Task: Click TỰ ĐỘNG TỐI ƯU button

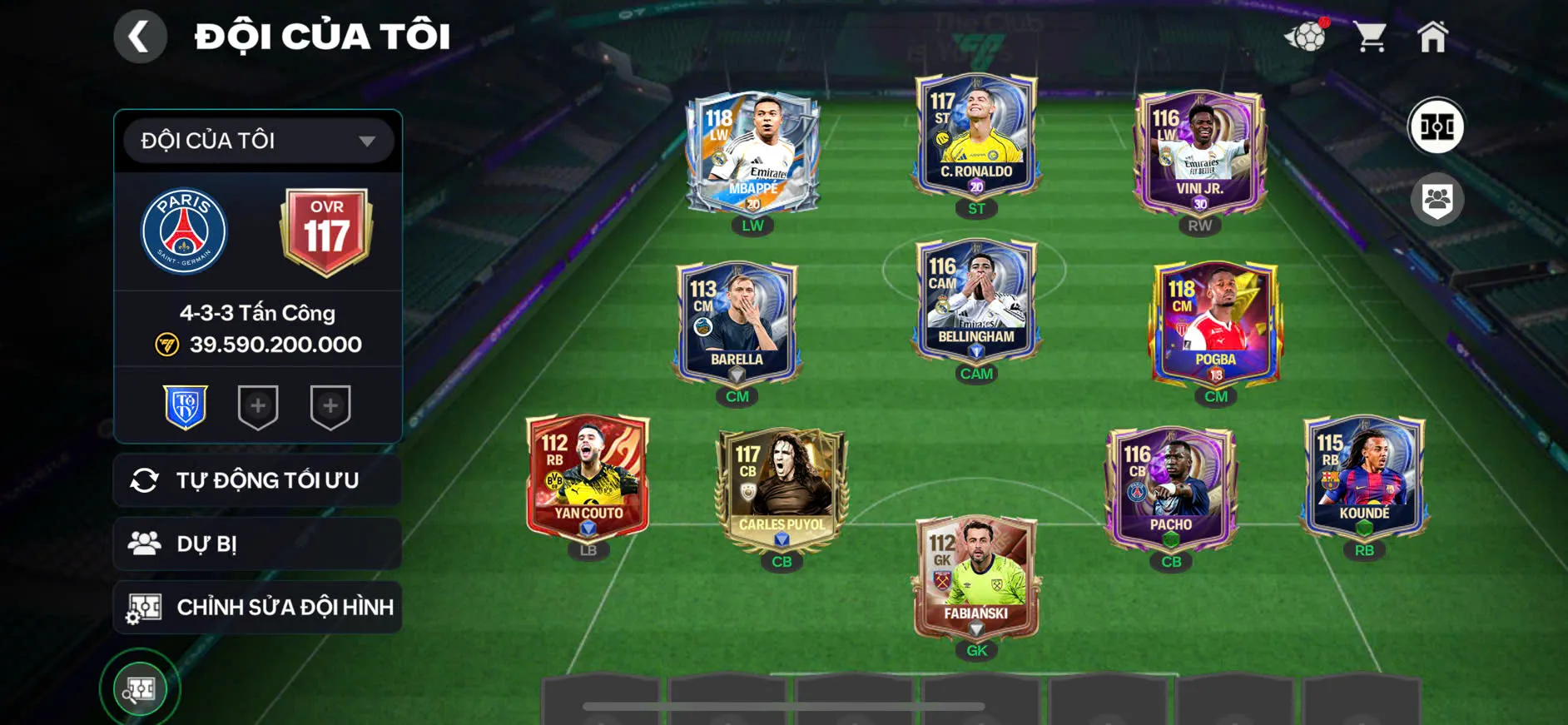Action: click(x=258, y=480)
